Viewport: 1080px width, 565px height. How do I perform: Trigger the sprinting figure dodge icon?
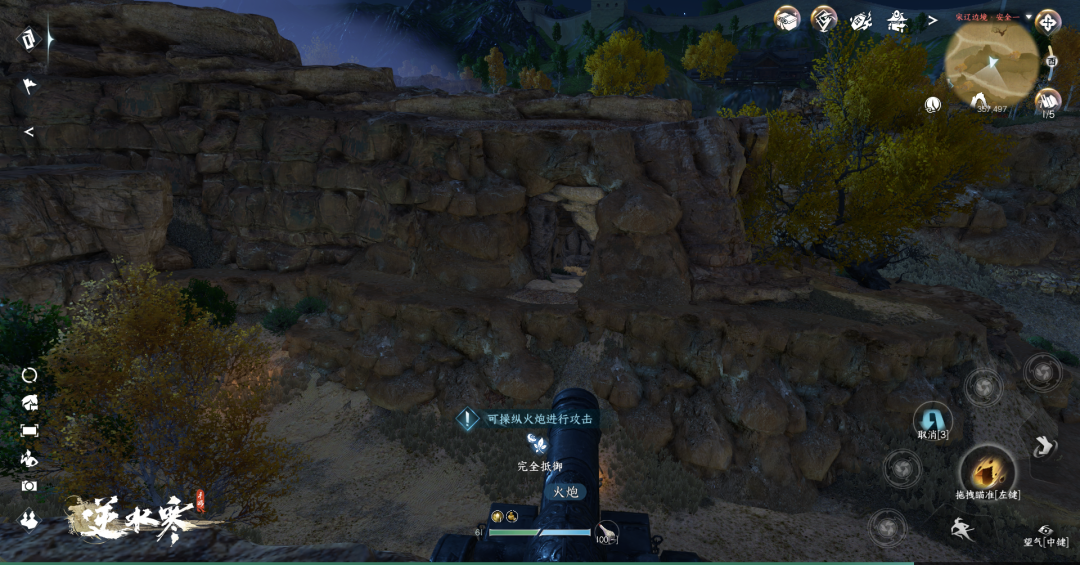tap(962, 528)
